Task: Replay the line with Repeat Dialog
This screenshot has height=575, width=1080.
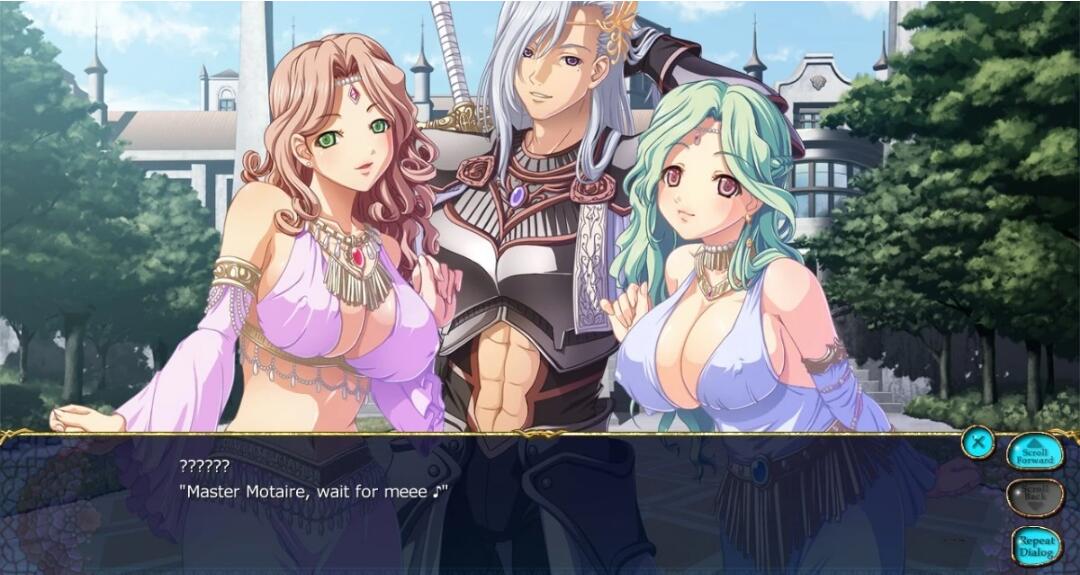Action: click(x=1034, y=545)
